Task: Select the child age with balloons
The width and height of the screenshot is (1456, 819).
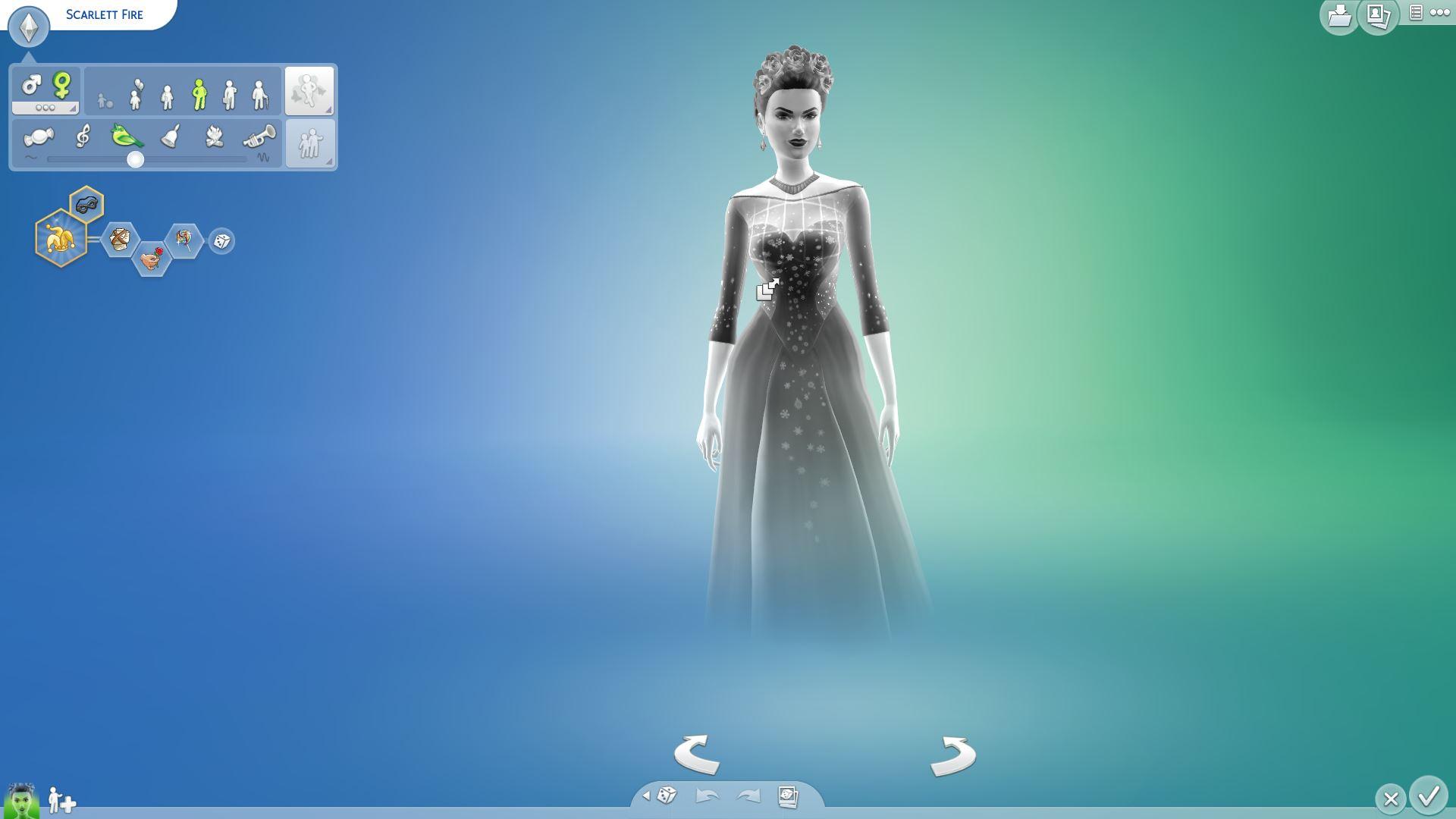Action: click(x=136, y=96)
